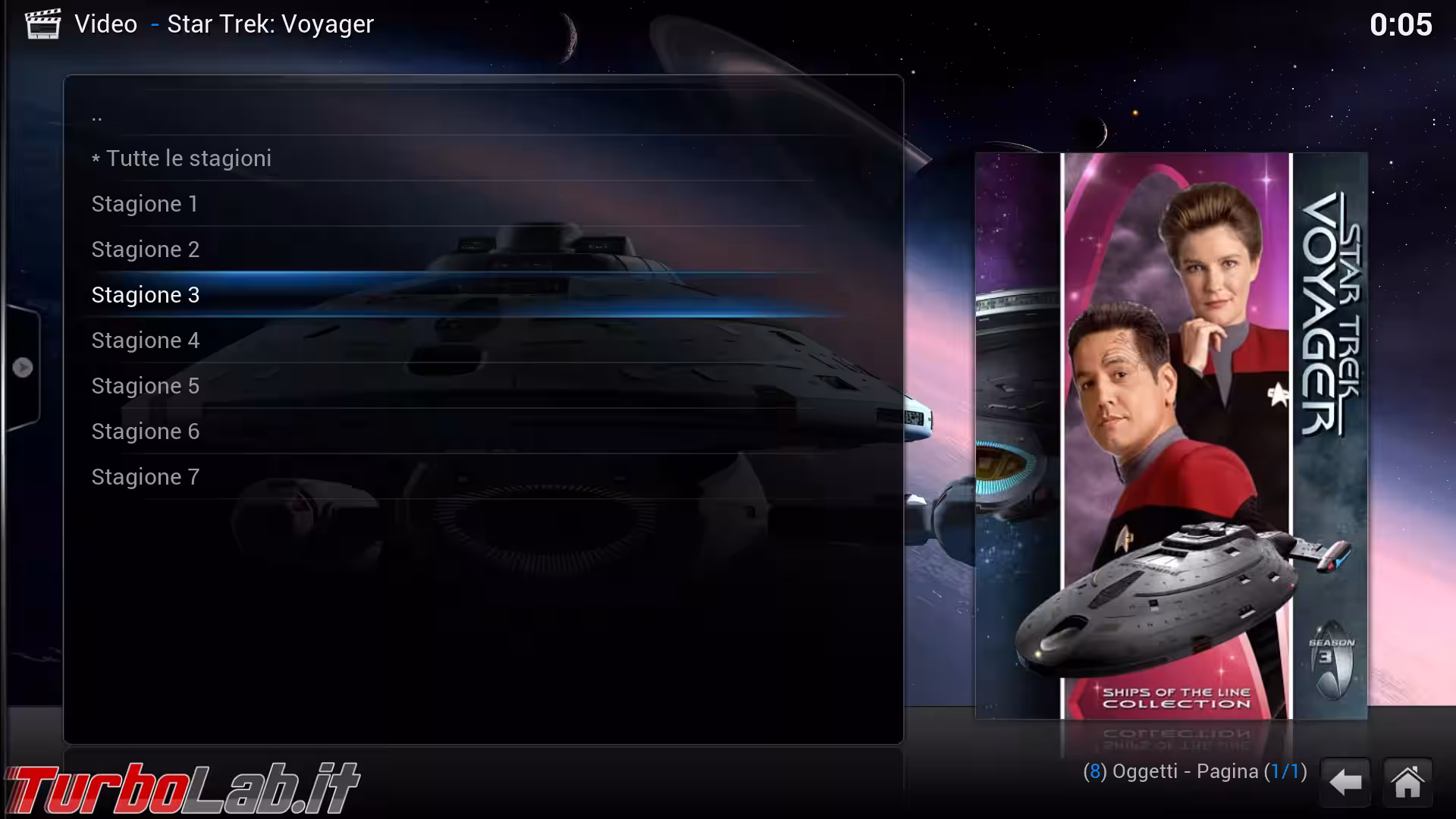The image size is (1456, 819).
Task: Click the Video clapperboard icon
Action: 43,24
